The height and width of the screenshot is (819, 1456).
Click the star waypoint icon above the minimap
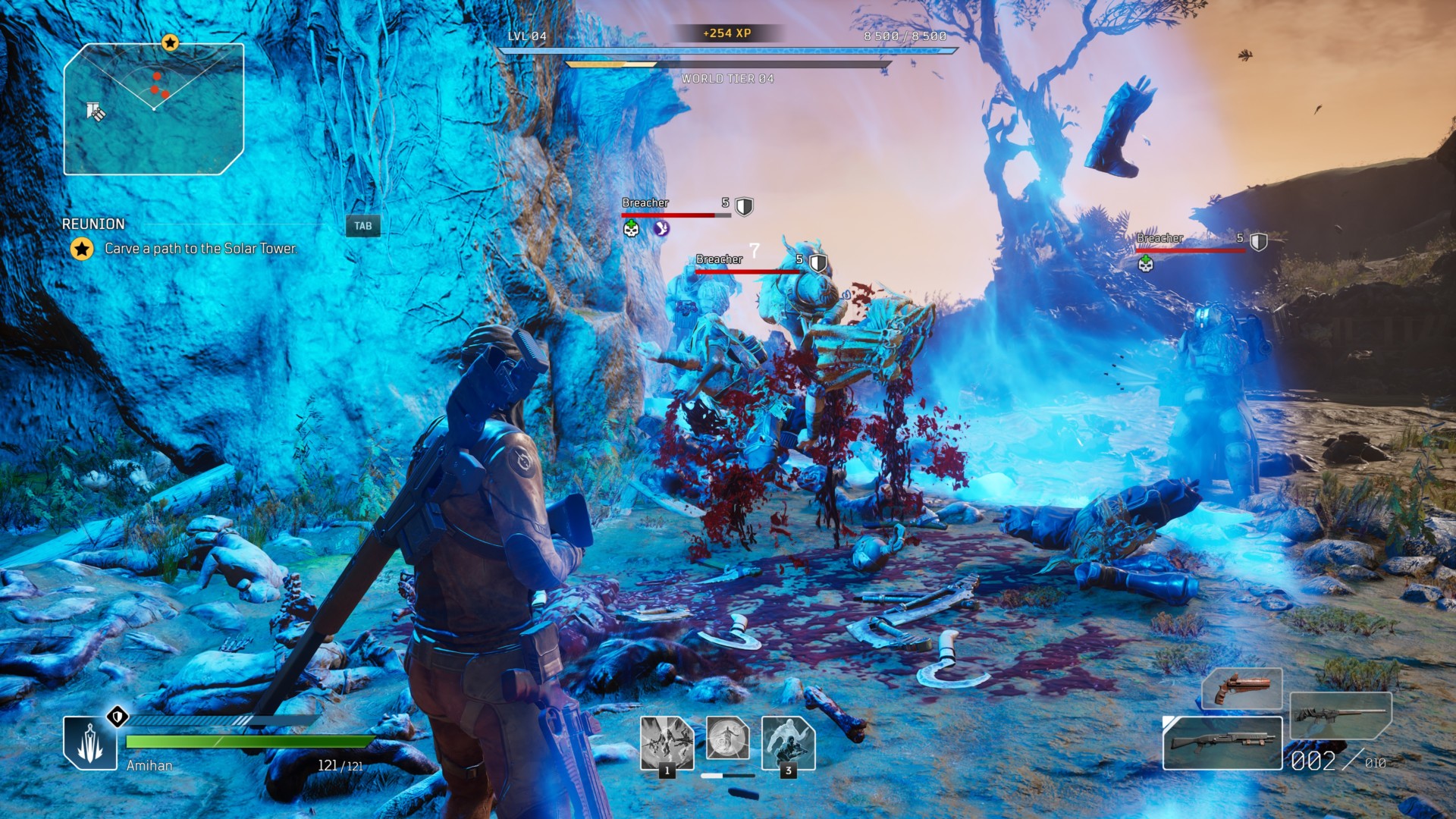point(170,43)
